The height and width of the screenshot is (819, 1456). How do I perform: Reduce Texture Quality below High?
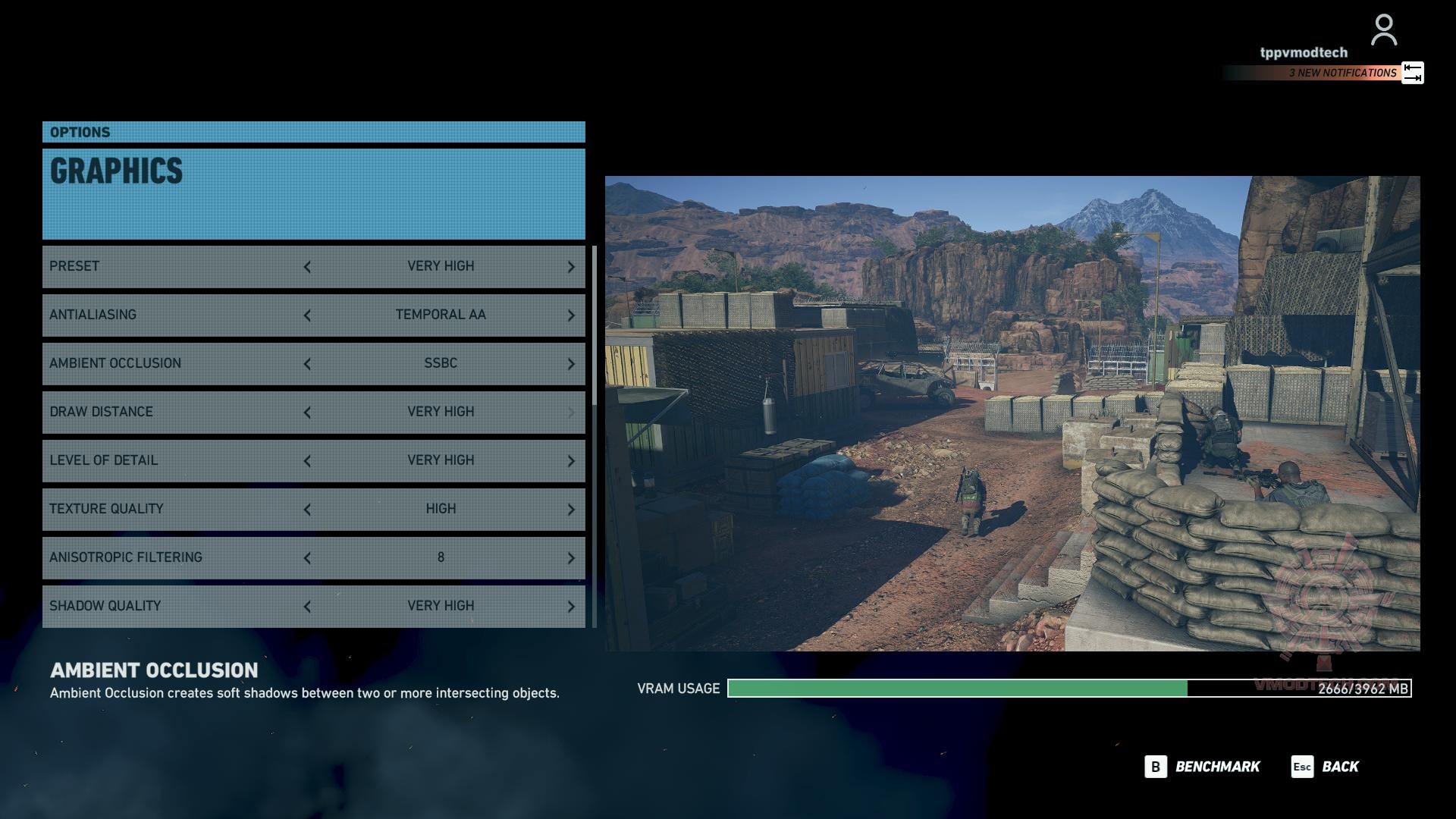click(307, 510)
